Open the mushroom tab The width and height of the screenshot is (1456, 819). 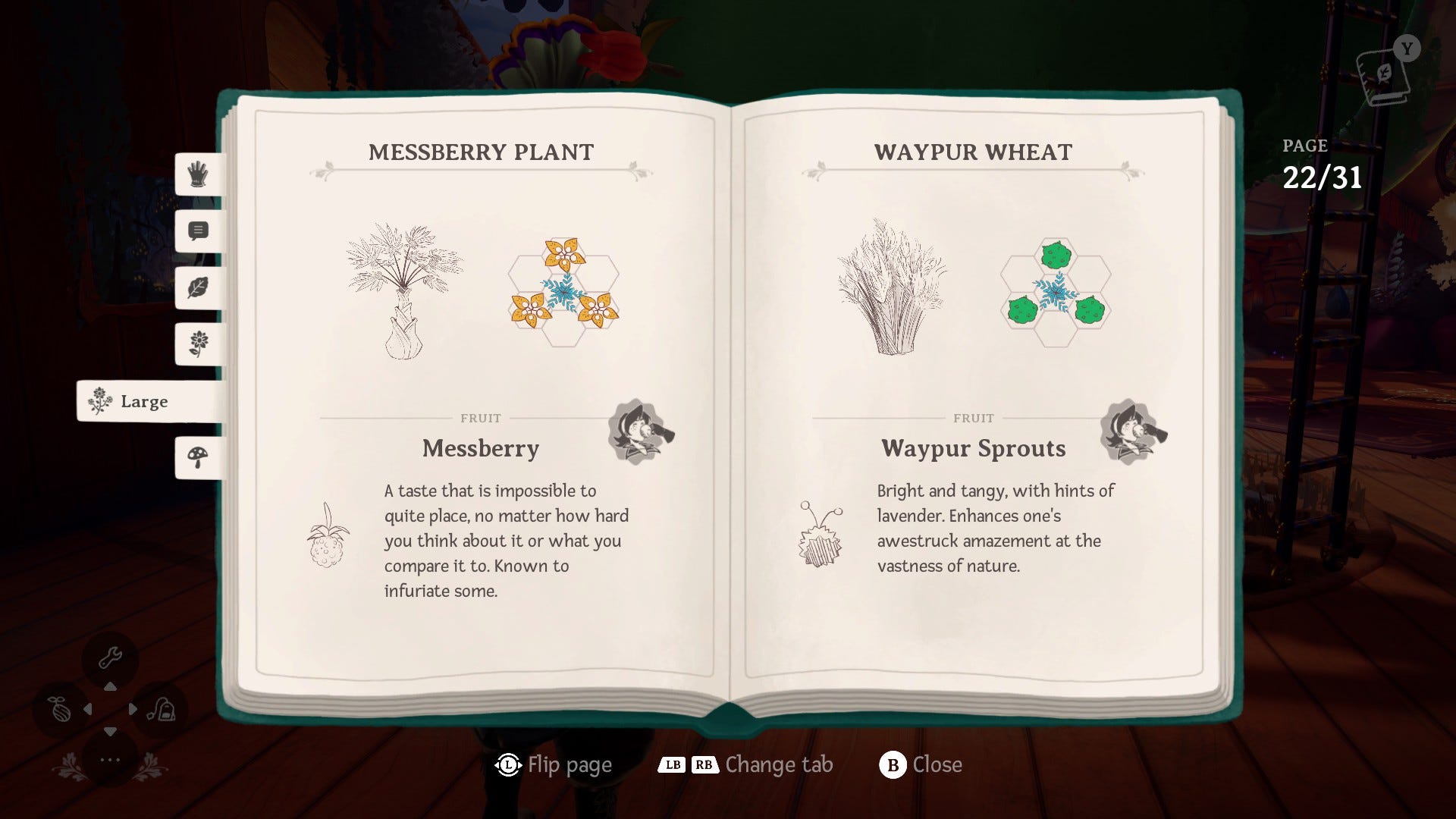199,457
